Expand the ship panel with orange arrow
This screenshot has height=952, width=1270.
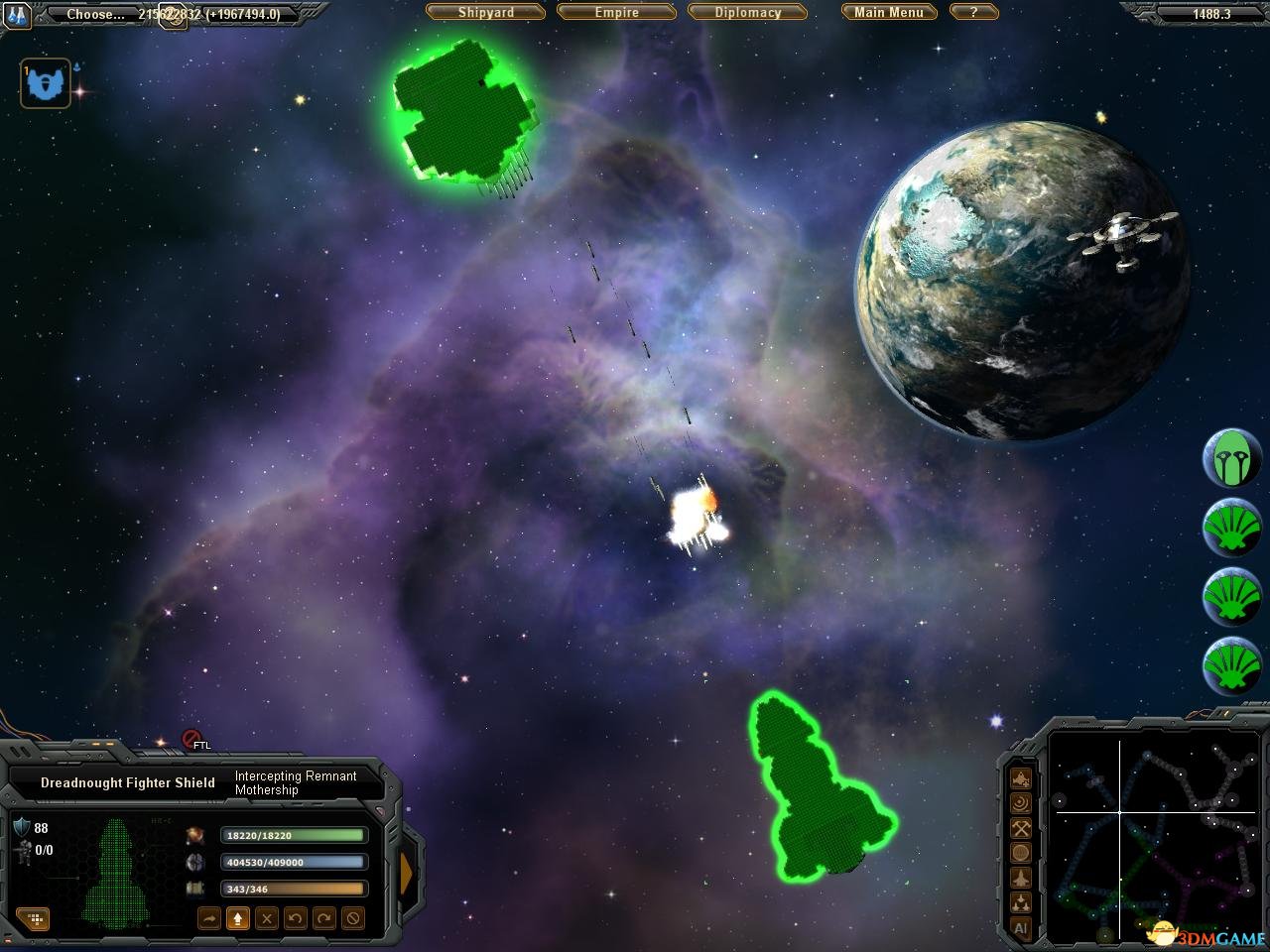(x=406, y=873)
